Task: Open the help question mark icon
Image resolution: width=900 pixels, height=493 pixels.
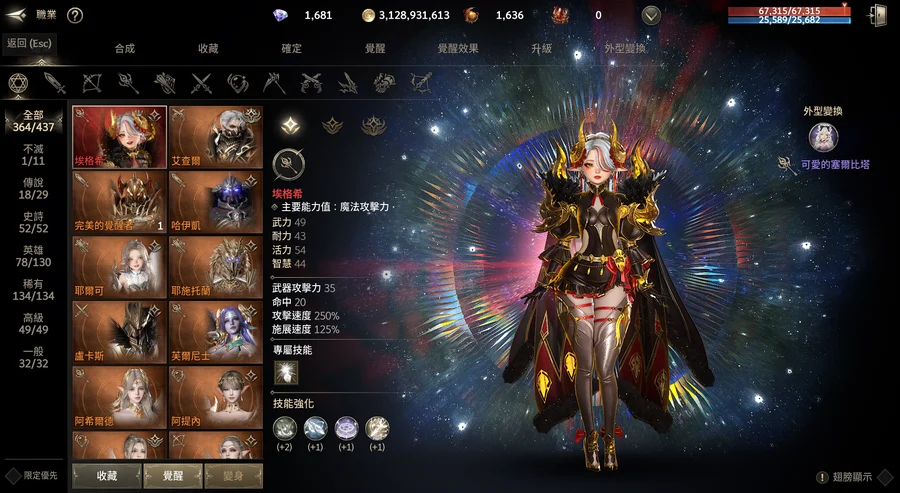Action: coord(75,15)
